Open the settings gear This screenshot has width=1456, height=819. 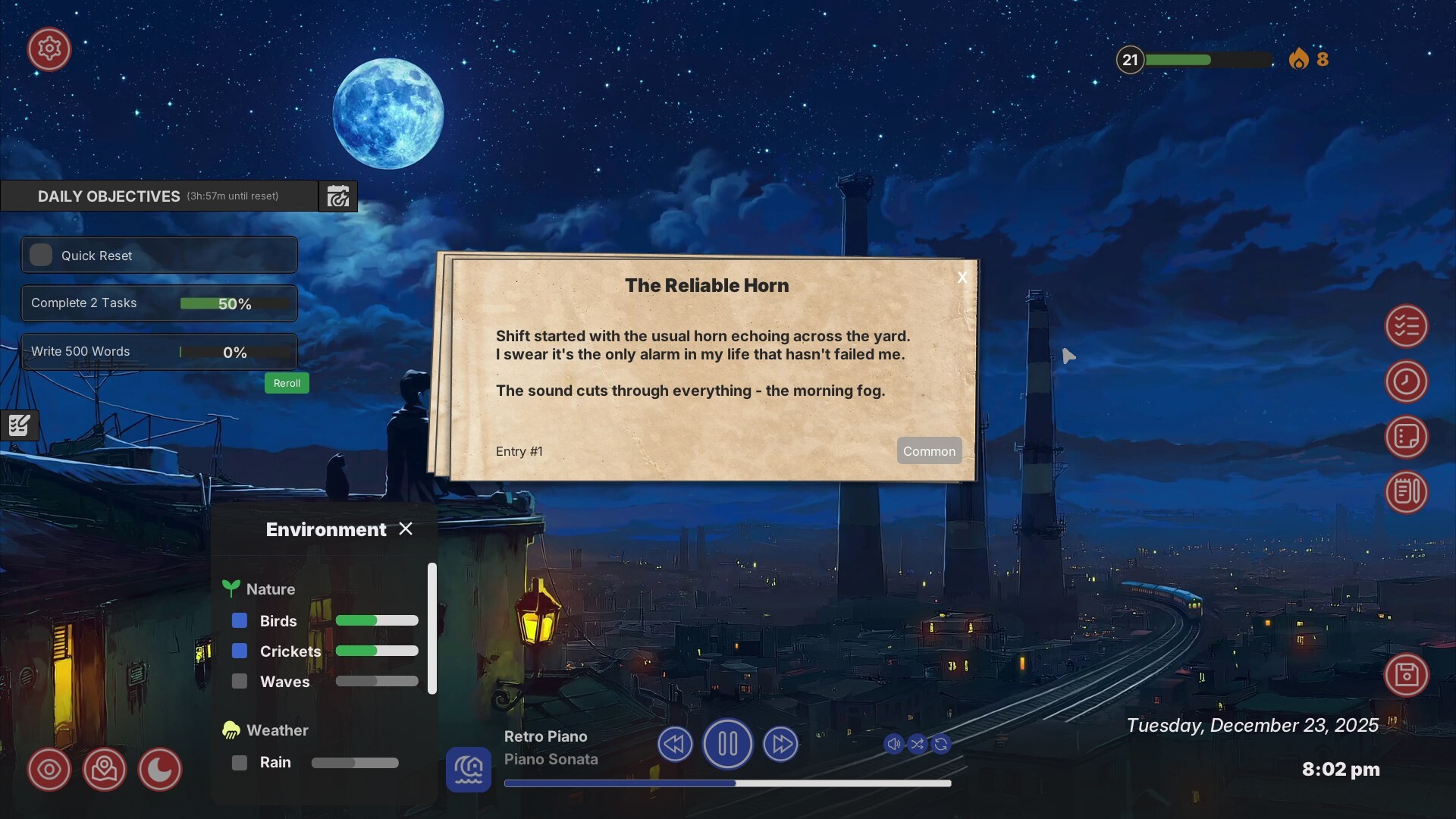(49, 49)
